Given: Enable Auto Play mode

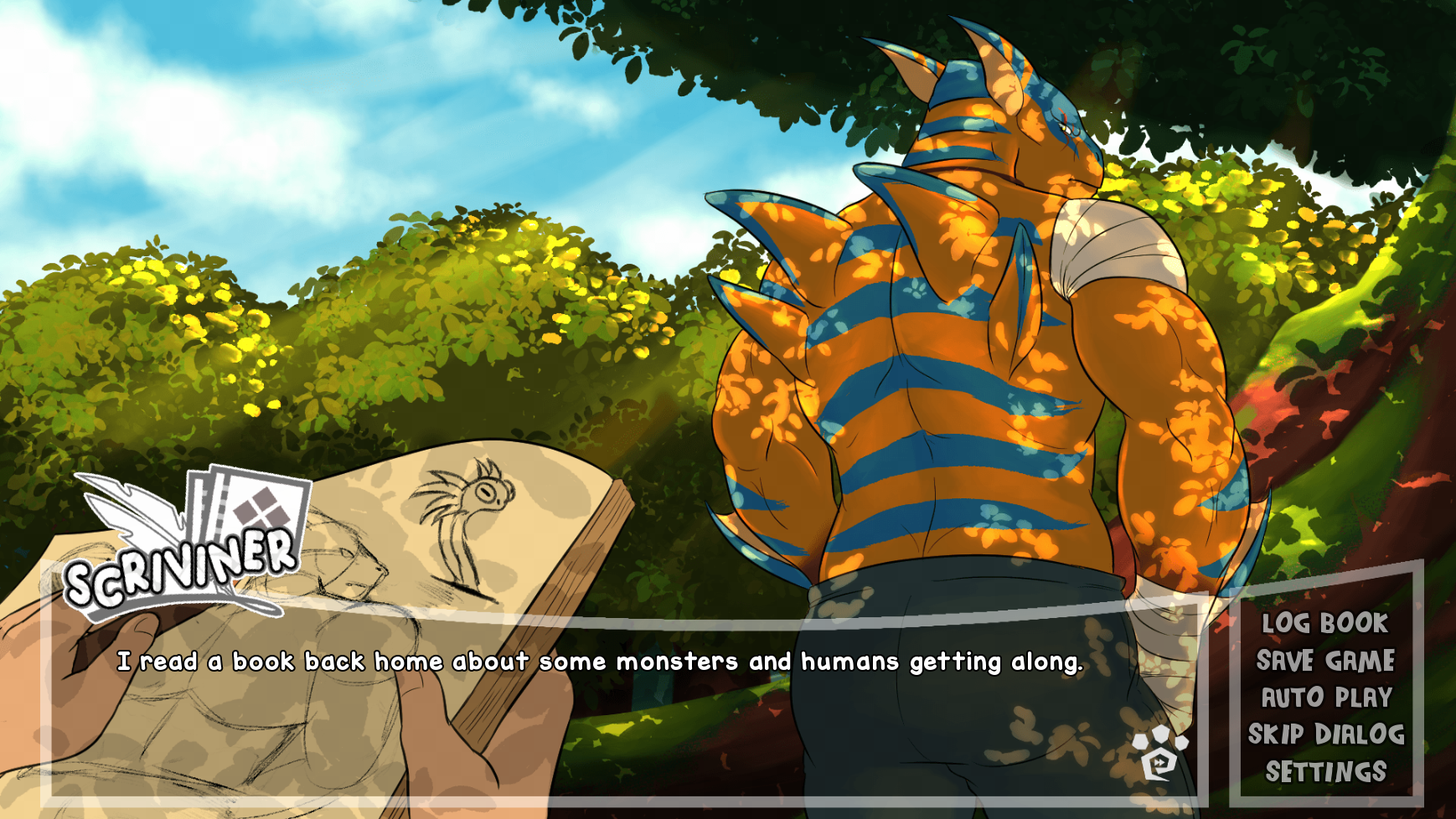Looking at the screenshot, I should (1325, 696).
